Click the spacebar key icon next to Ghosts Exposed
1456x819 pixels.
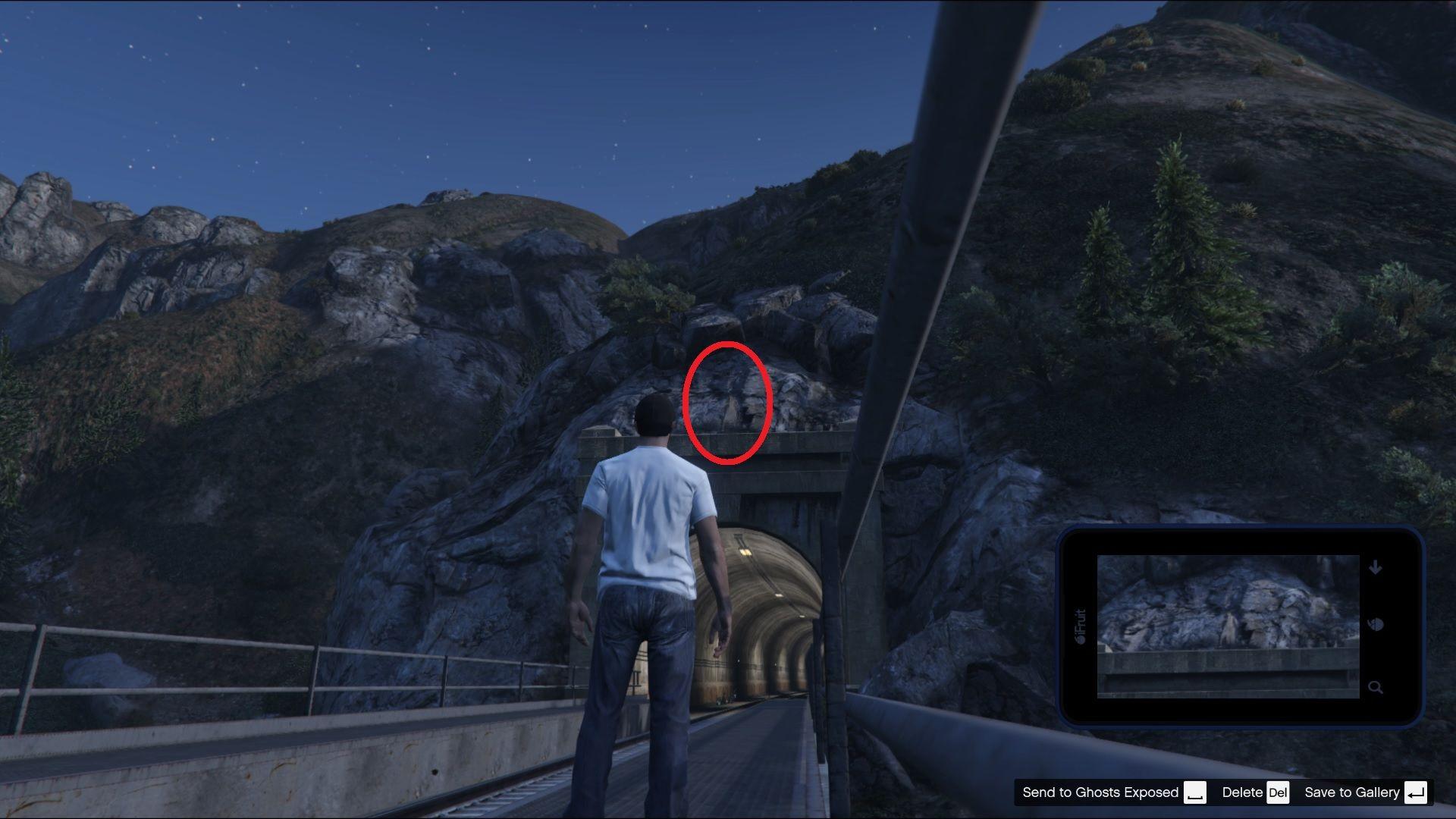pos(1197,792)
